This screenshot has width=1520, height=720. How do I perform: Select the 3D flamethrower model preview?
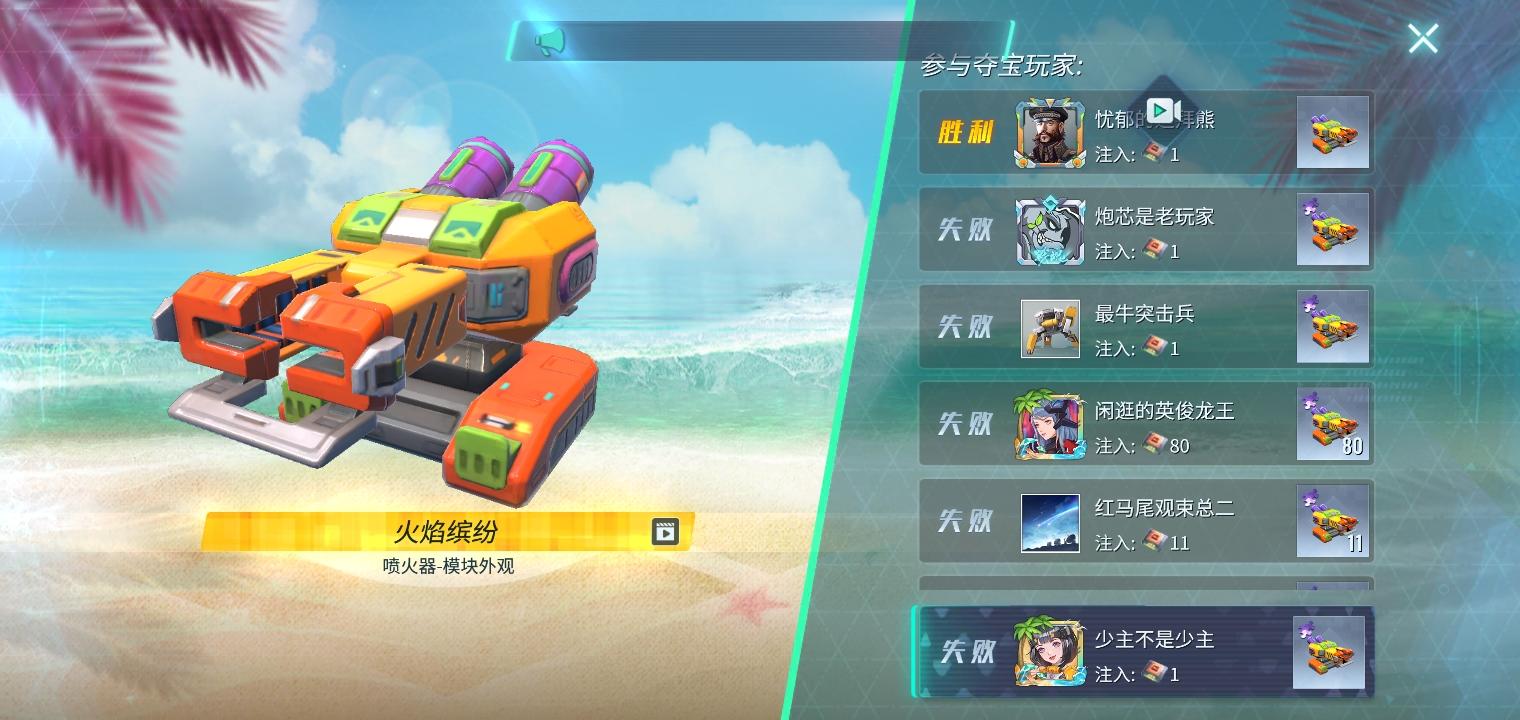400,300
